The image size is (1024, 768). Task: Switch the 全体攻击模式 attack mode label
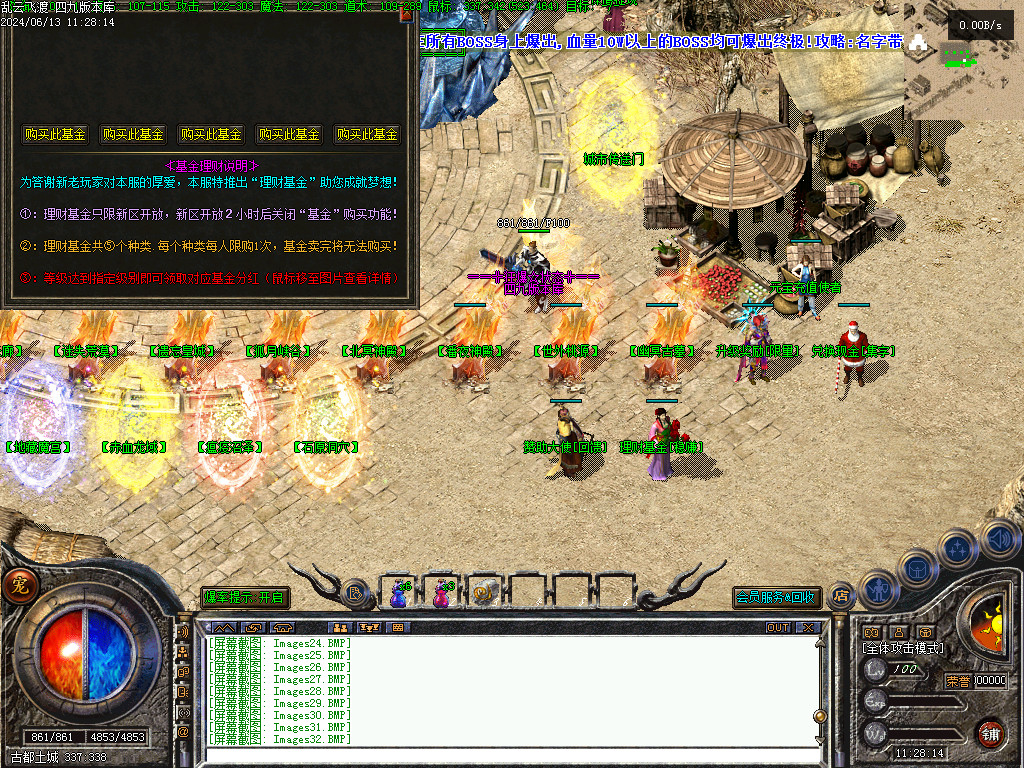point(902,648)
